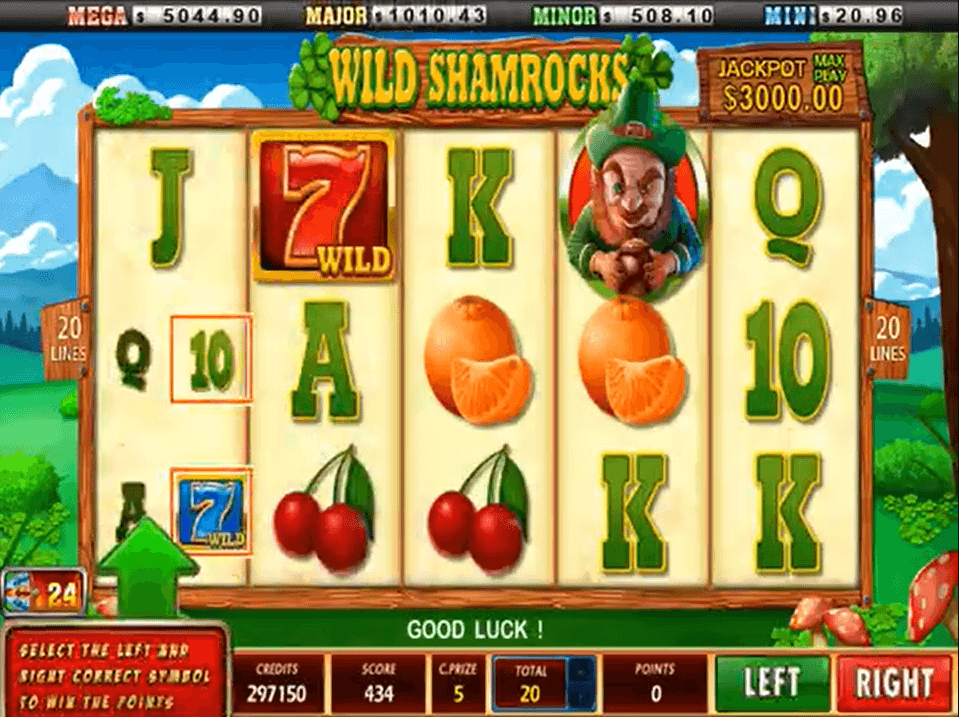Choose the green LEFT button
The height and width of the screenshot is (717, 959).
[772, 683]
